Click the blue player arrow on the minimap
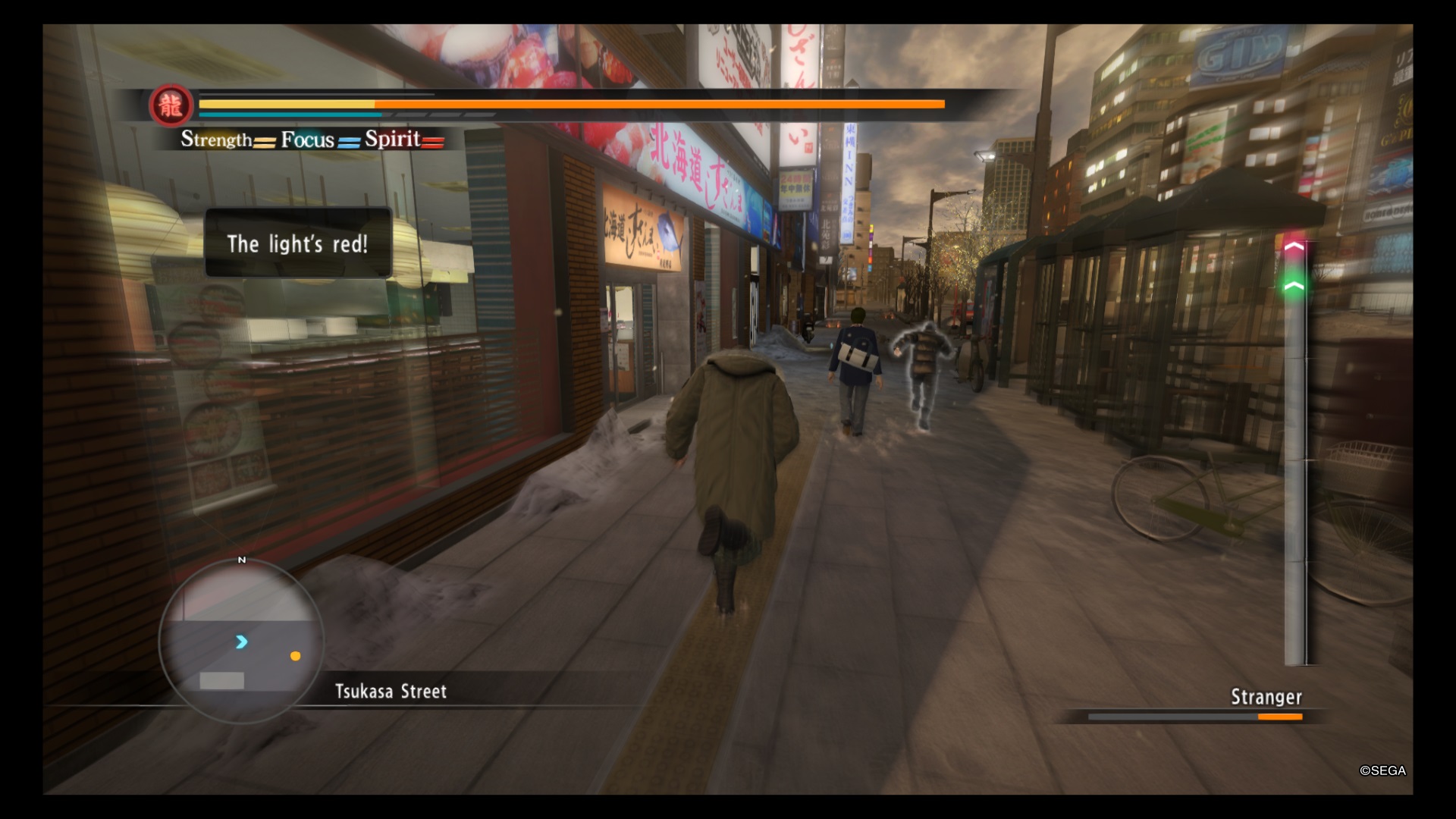 click(241, 642)
